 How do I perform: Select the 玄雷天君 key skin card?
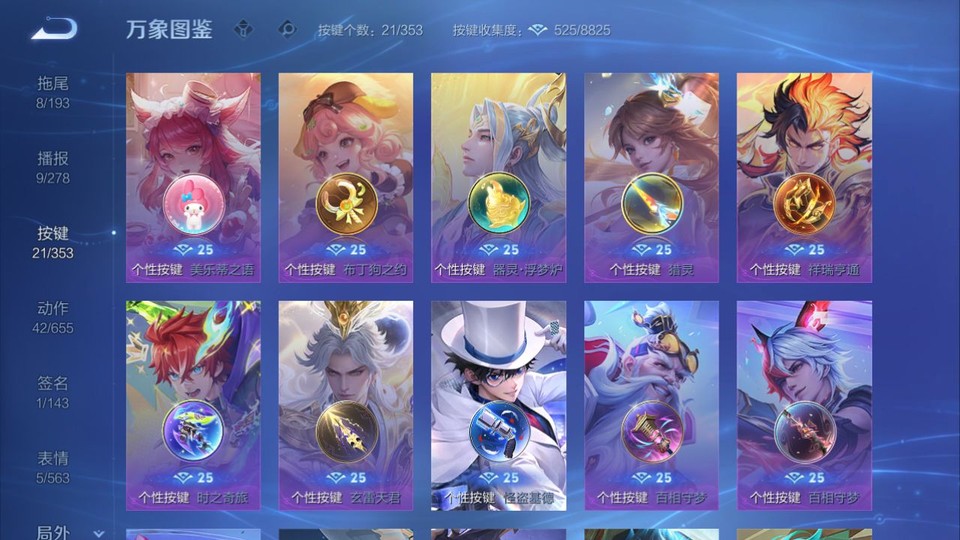pyautogui.click(x=346, y=405)
